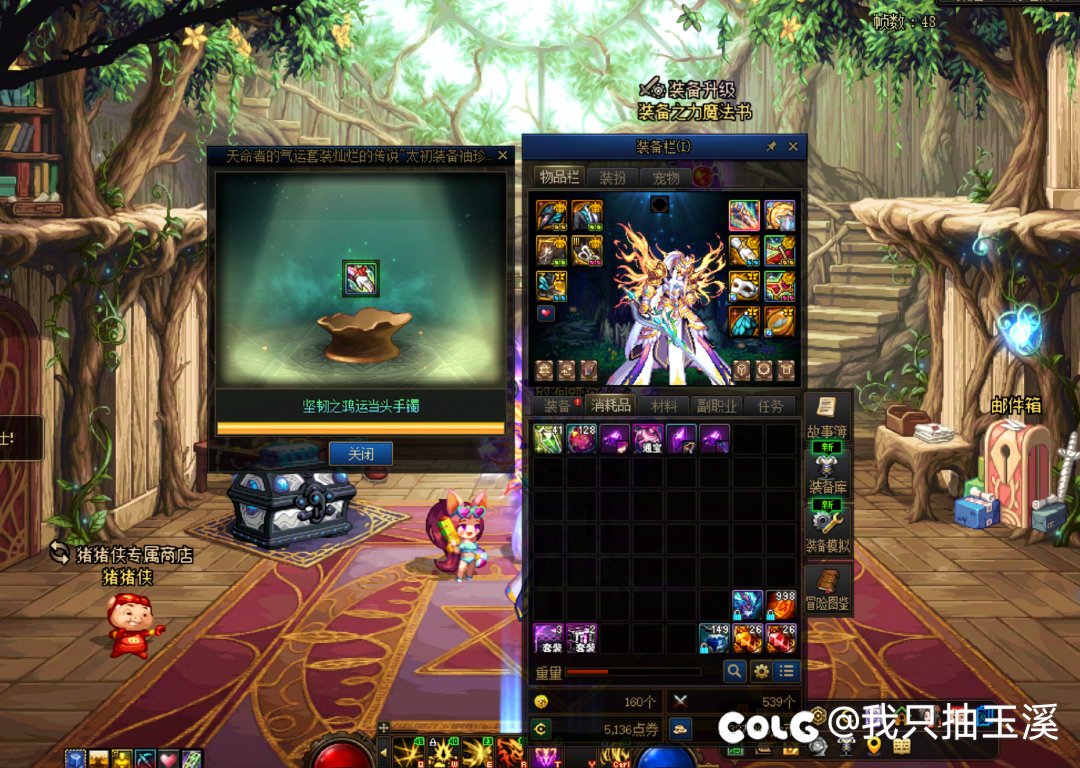Close the equipment draw window with its X
The width and height of the screenshot is (1080, 768).
[503, 156]
